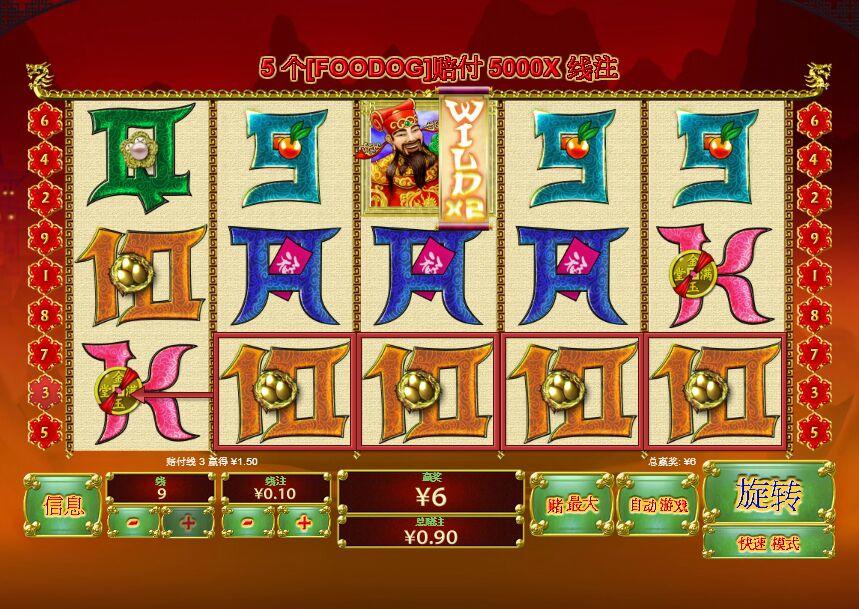
Task: Increase the number of lines (线)
Action: click(x=187, y=521)
